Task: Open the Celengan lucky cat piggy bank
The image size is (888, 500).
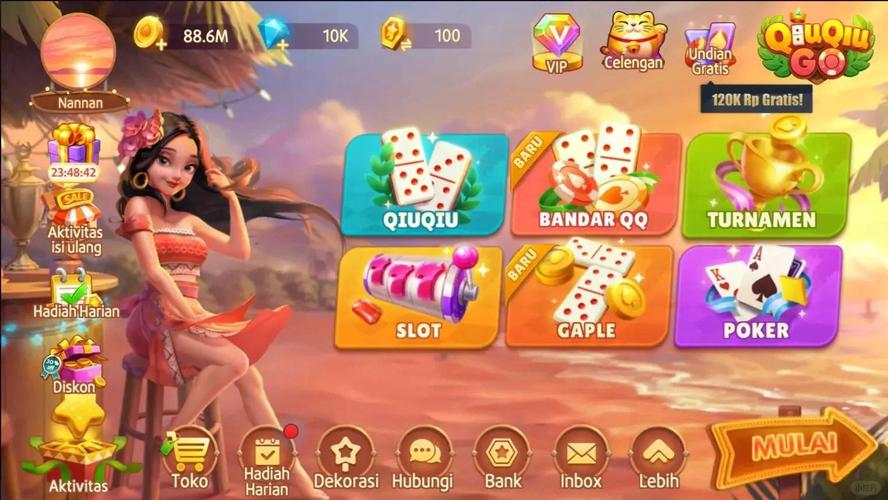Action: [633, 42]
